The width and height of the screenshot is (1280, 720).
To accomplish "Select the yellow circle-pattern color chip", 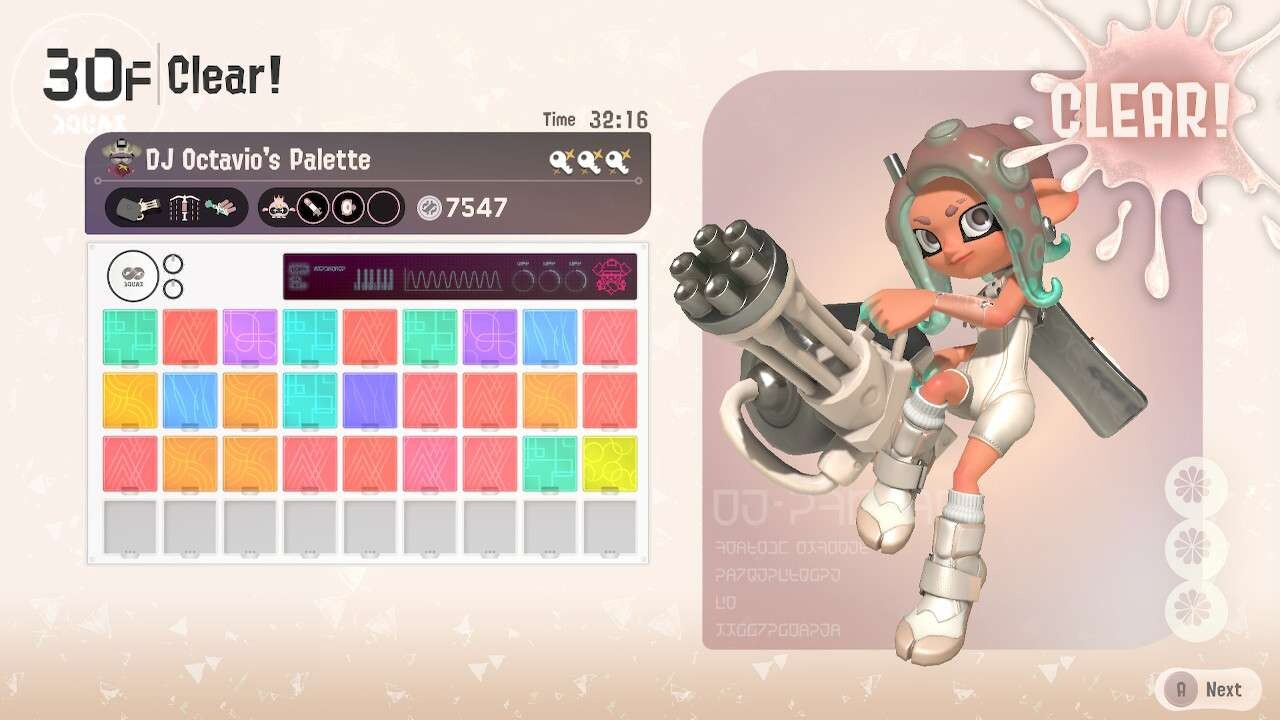I will click(x=610, y=463).
